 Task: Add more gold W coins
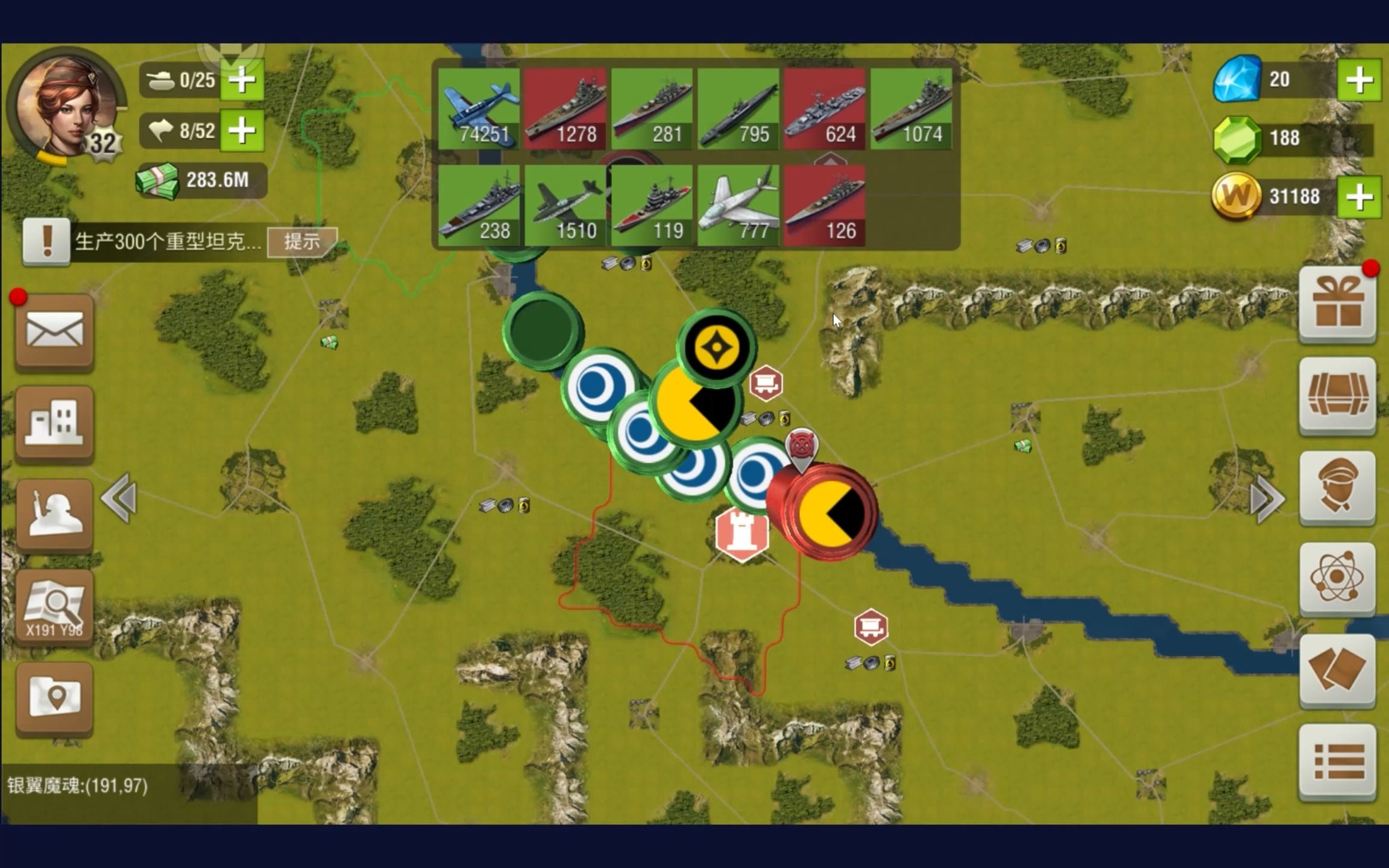(1359, 197)
